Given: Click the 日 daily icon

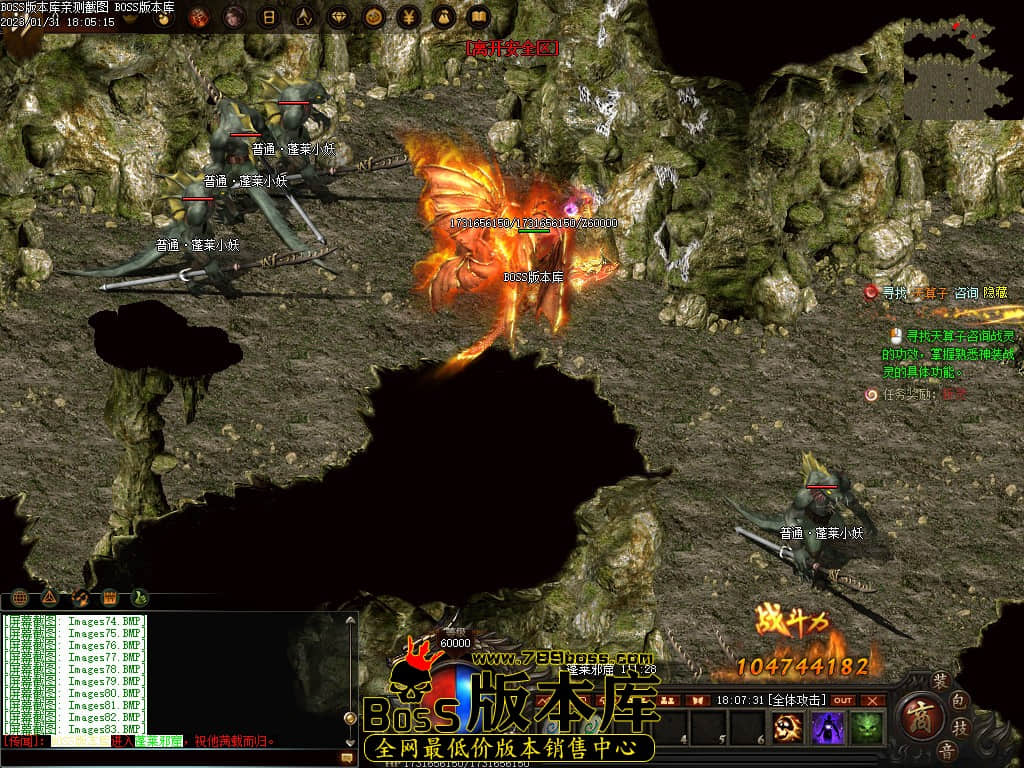Looking at the screenshot, I should [268, 17].
